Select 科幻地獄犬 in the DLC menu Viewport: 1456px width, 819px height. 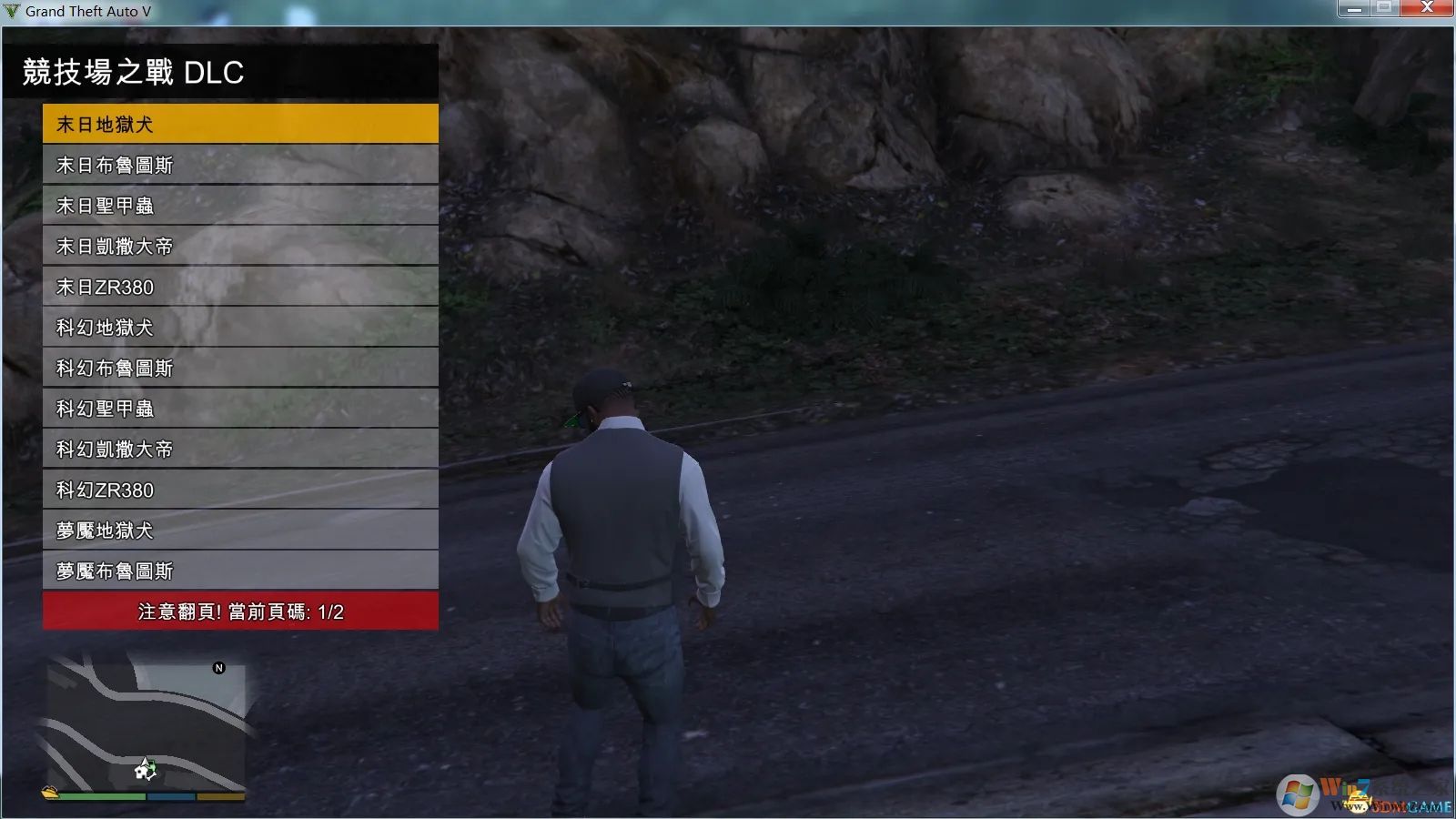[x=239, y=328]
